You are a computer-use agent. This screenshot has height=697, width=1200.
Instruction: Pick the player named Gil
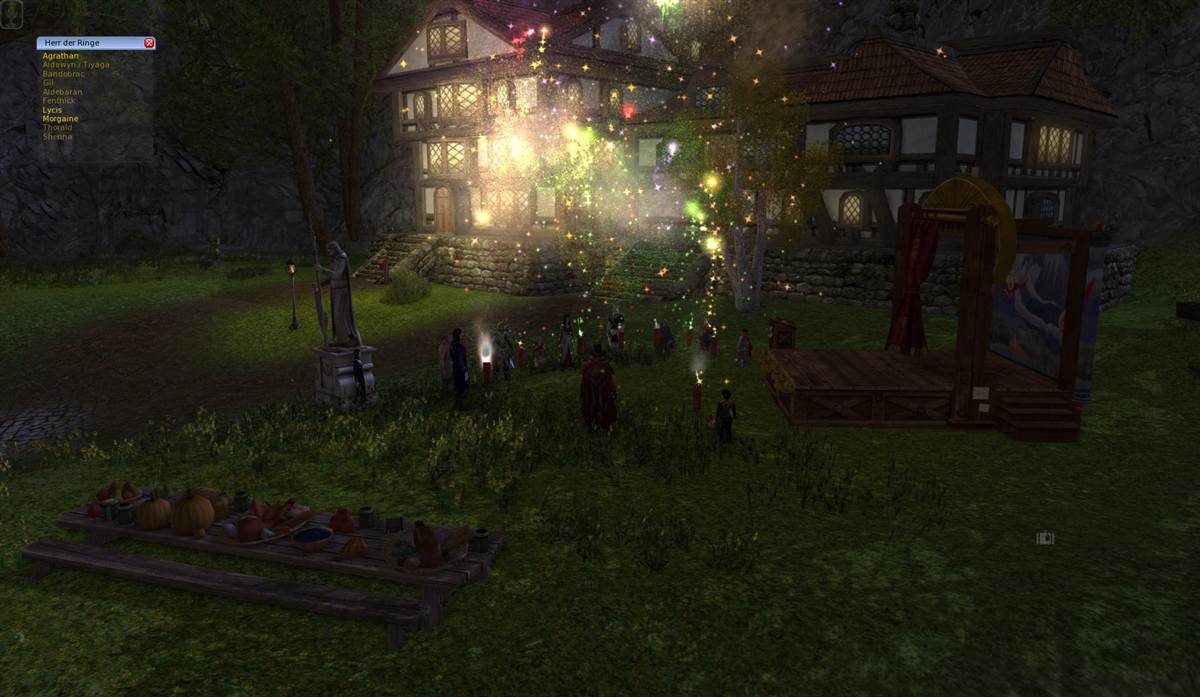[49, 83]
